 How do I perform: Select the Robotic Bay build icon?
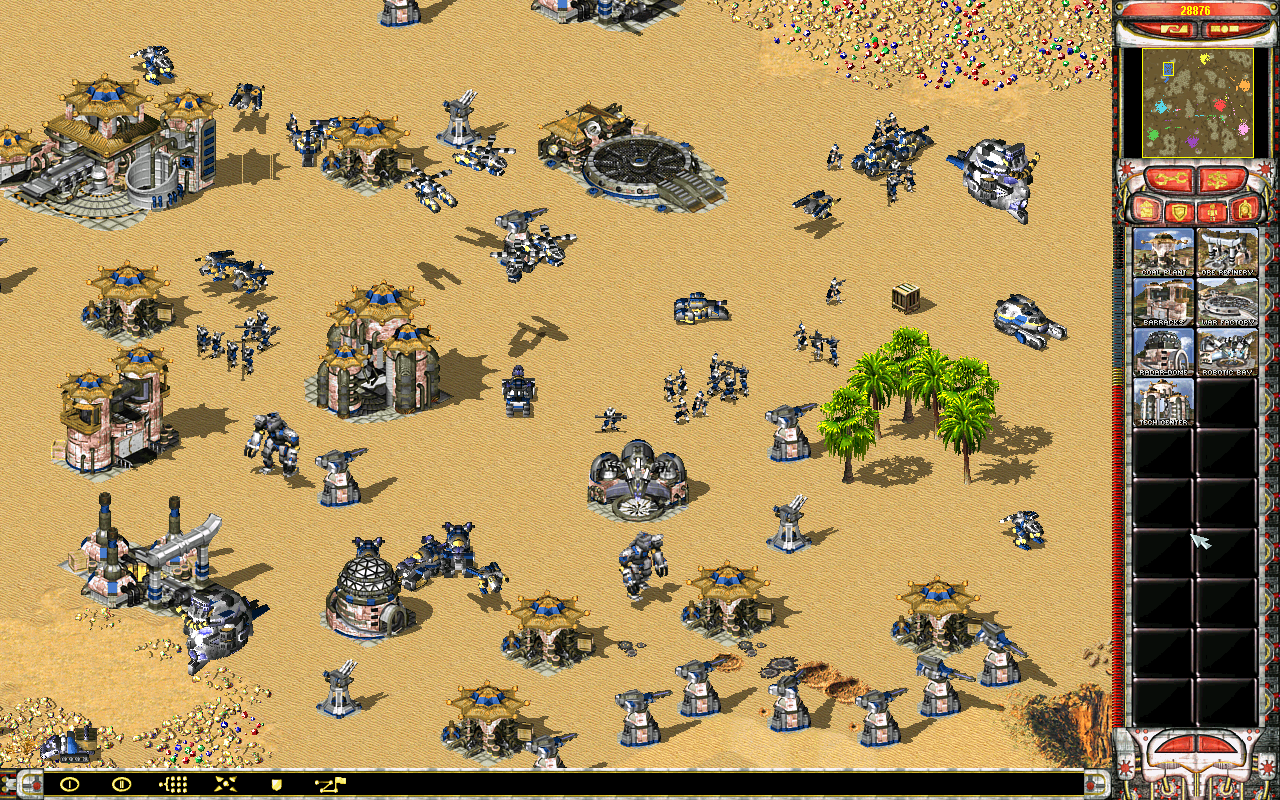(1228, 352)
